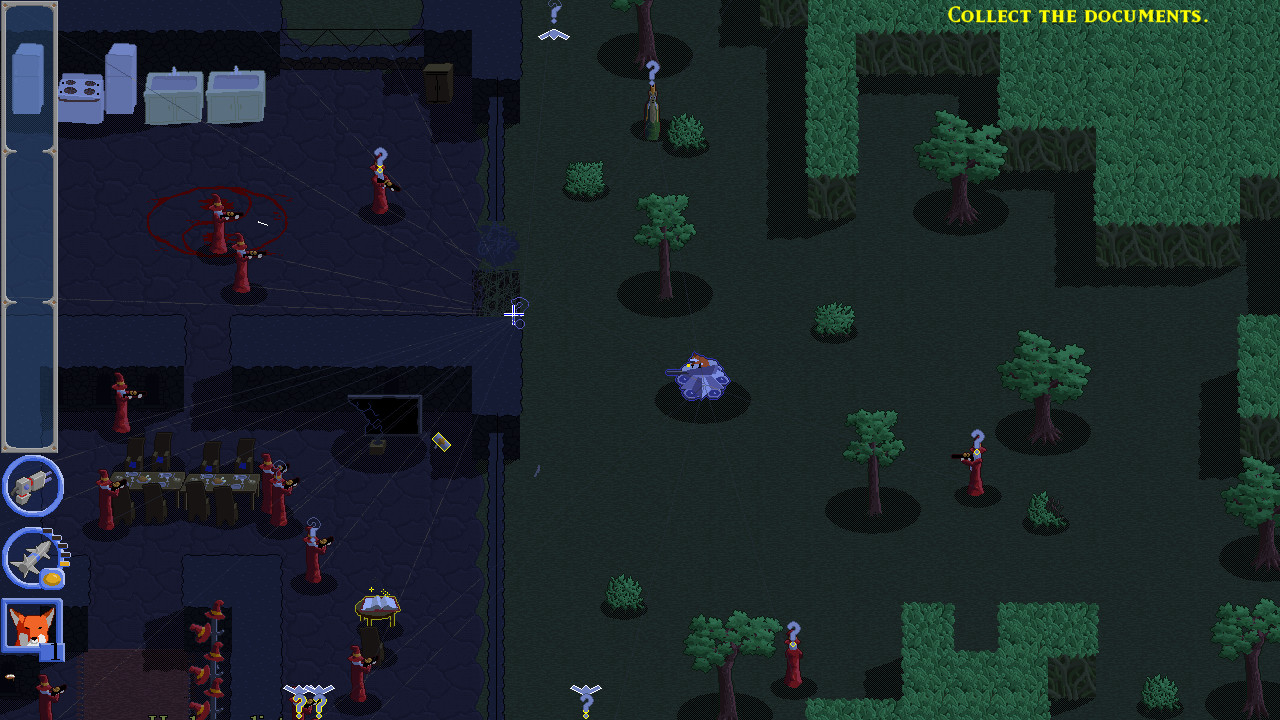Click the wooden cabinet near the top wall
This screenshot has height=720, width=1280.
(x=438, y=80)
